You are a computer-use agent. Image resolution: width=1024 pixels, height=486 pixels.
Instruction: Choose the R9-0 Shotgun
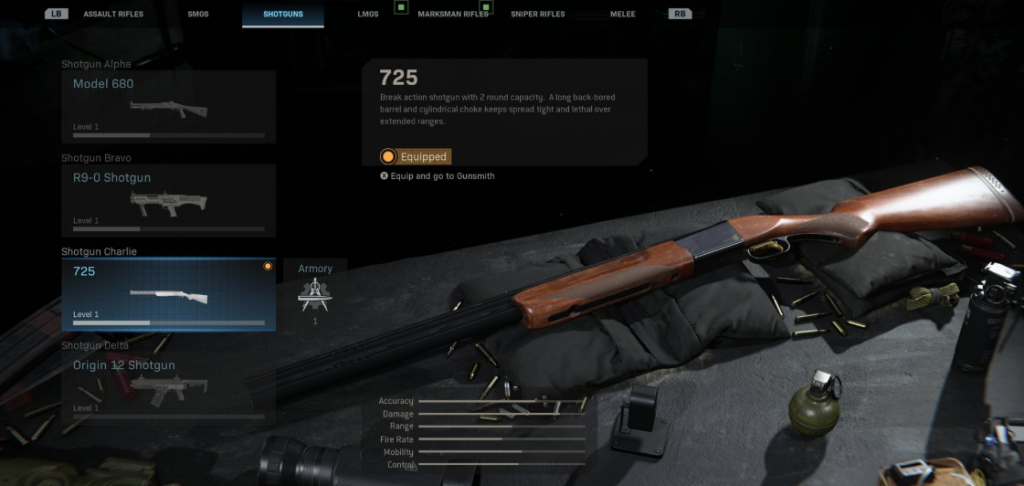(x=168, y=200)
